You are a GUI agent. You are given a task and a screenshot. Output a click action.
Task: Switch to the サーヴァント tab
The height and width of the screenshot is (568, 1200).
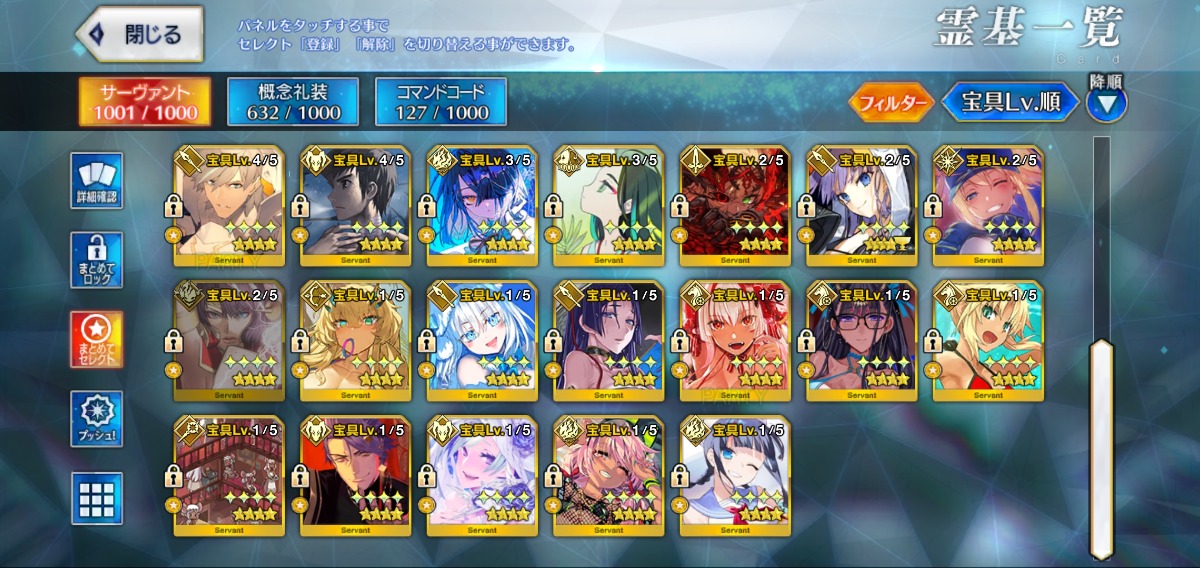(145, 102)
